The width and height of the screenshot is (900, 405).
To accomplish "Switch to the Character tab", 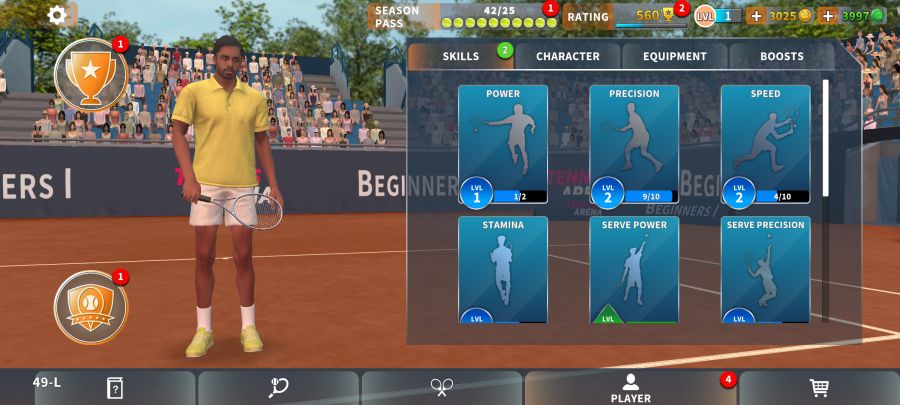I will point(567,56).
